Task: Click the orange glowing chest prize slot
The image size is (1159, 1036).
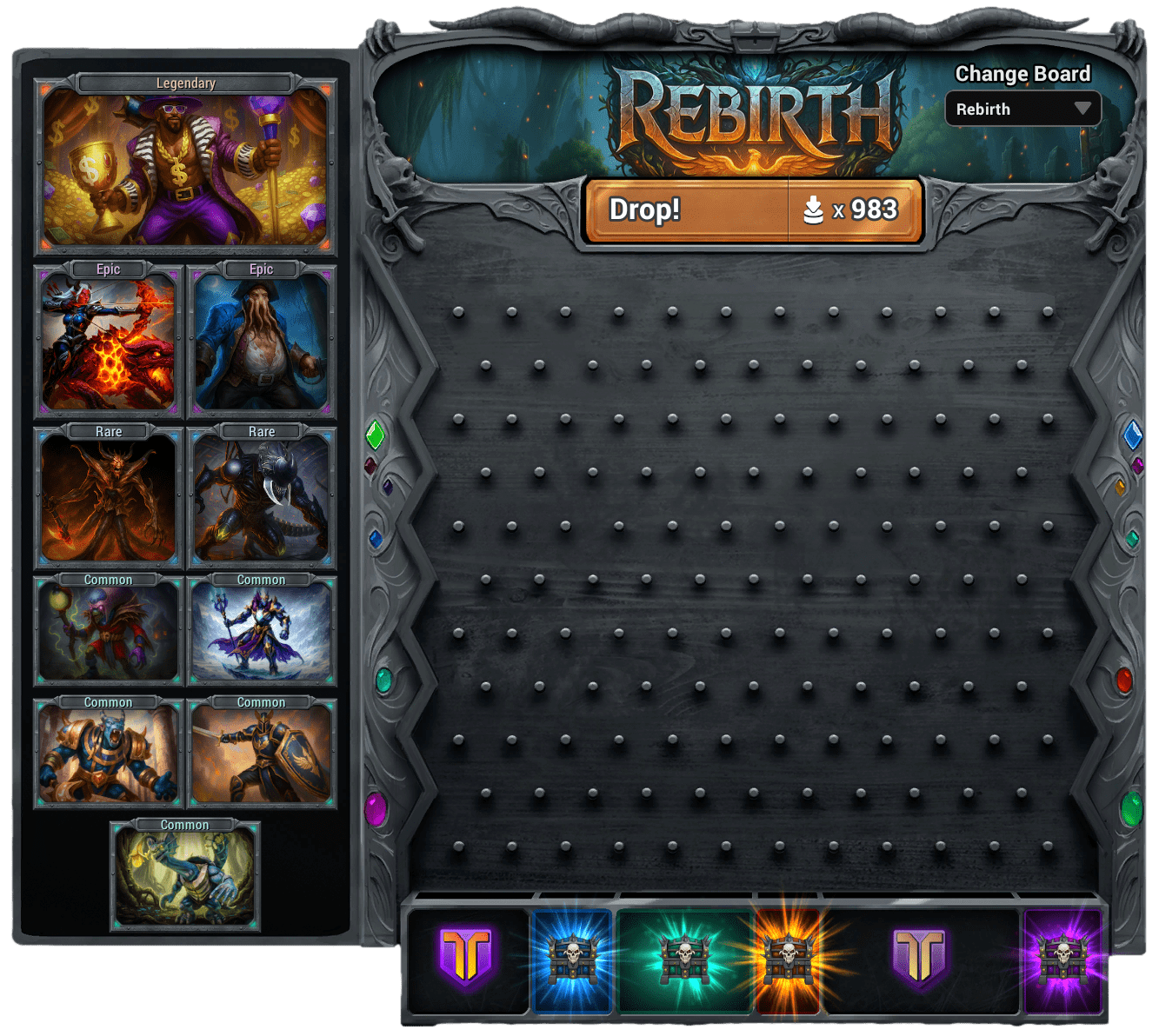Action: pos(788,960)
